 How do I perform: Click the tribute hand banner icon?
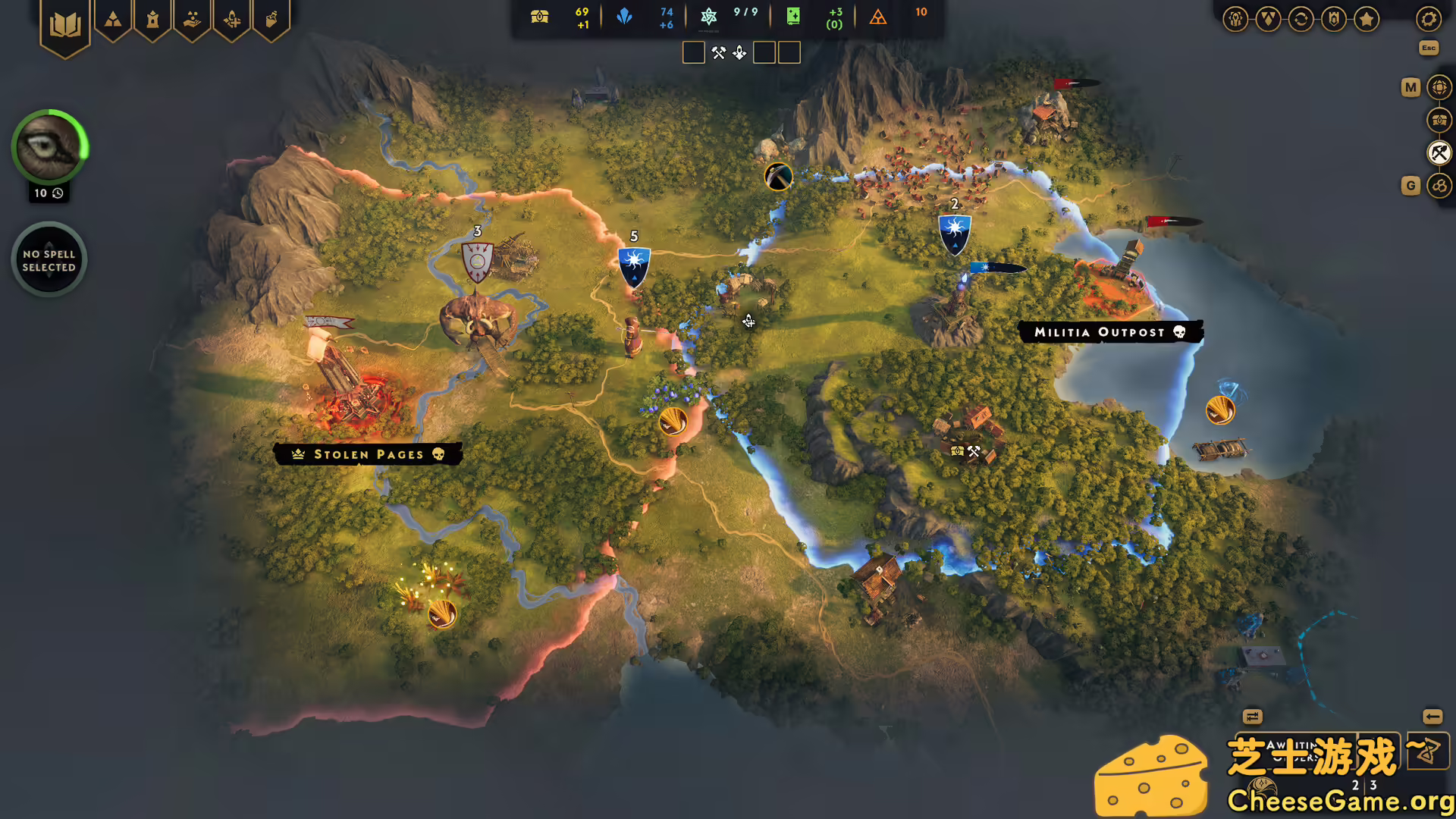click(x=193, y=19)
